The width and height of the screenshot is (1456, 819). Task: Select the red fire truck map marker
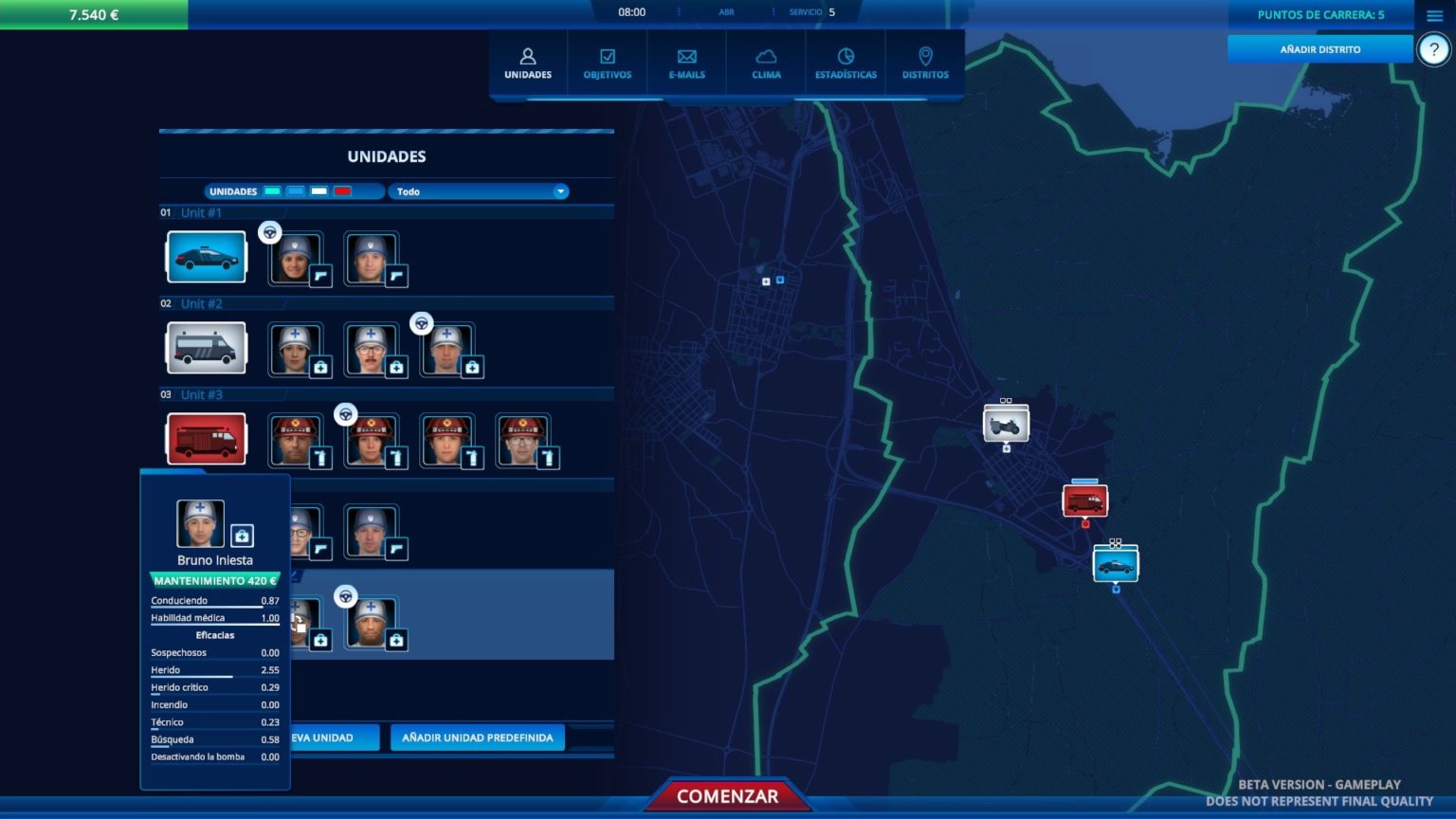coord(1084,500)
